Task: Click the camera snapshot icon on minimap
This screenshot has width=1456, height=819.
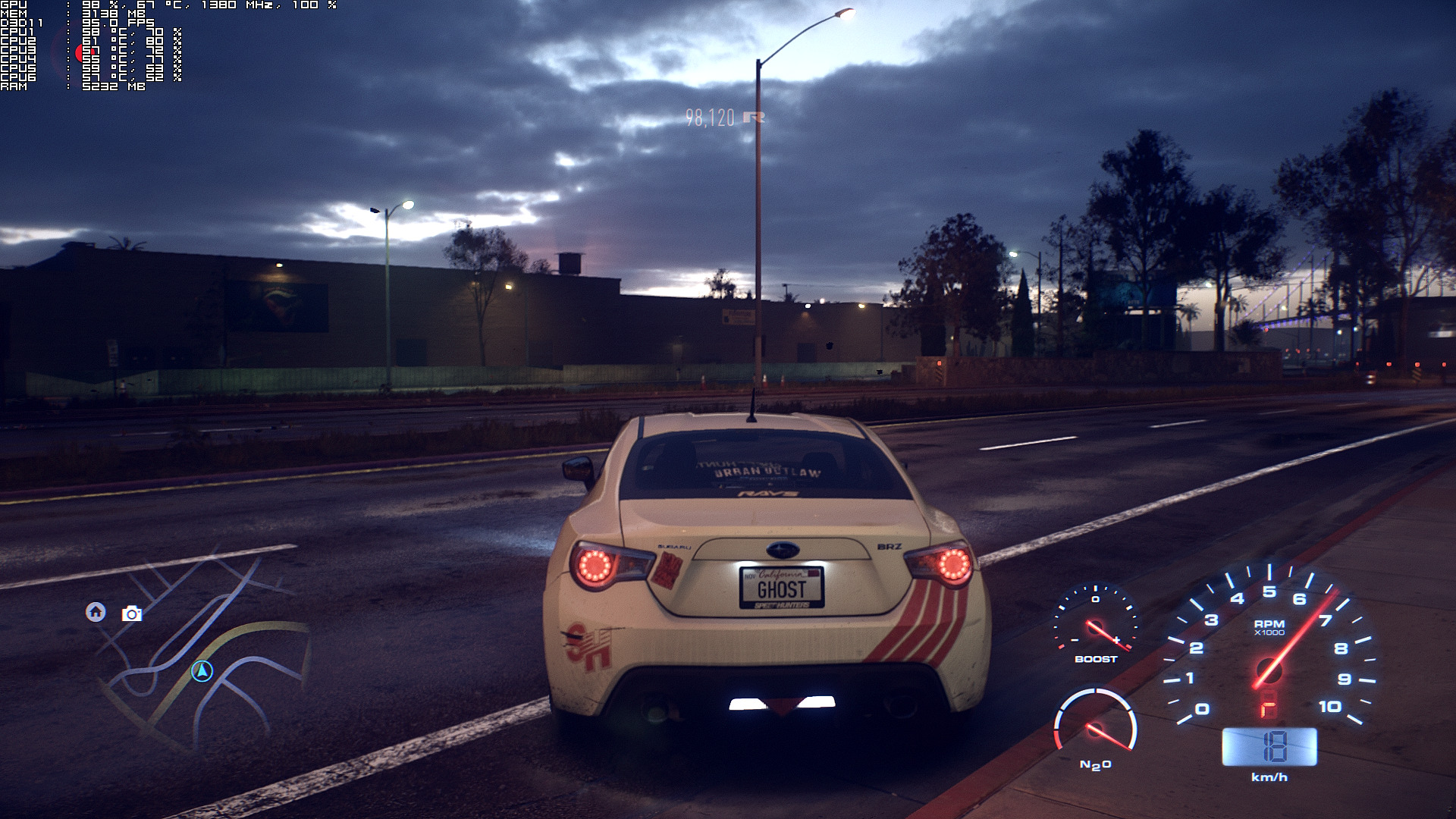Action: [132, 613]
